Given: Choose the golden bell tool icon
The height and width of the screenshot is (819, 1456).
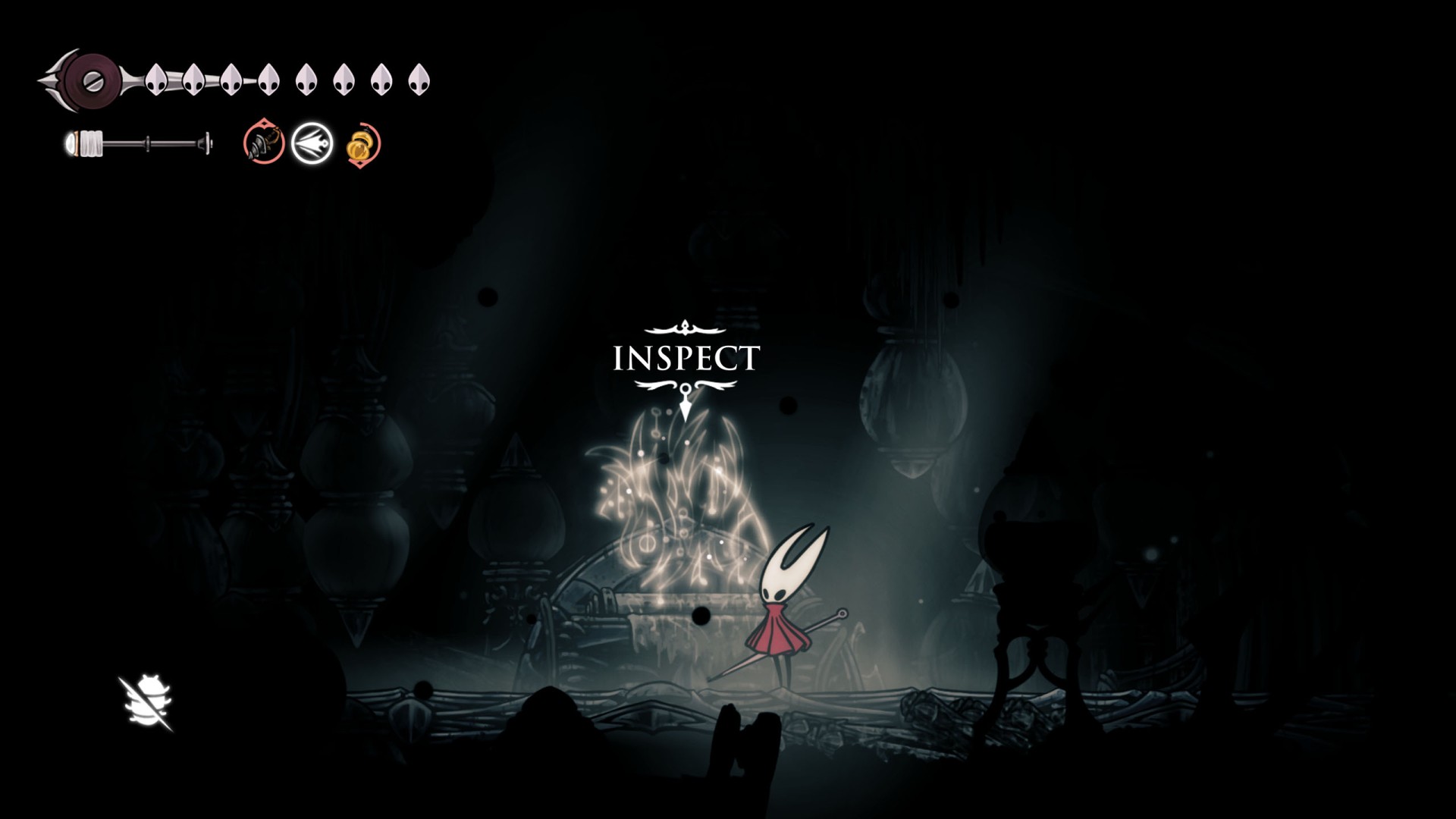Looking at the screenshot, I should 362,144.
